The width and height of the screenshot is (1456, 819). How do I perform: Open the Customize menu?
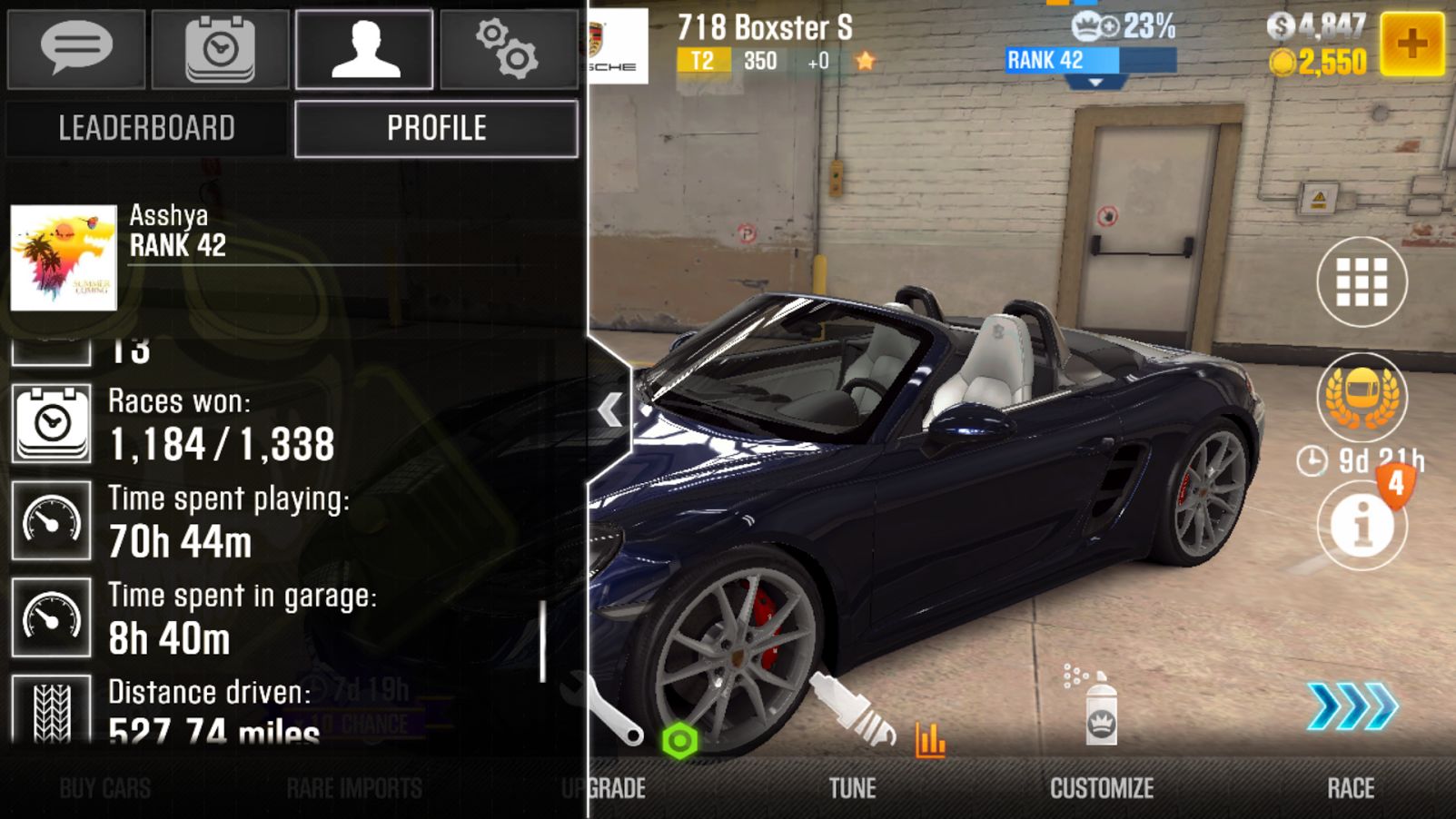click(x=1102, y=787)
